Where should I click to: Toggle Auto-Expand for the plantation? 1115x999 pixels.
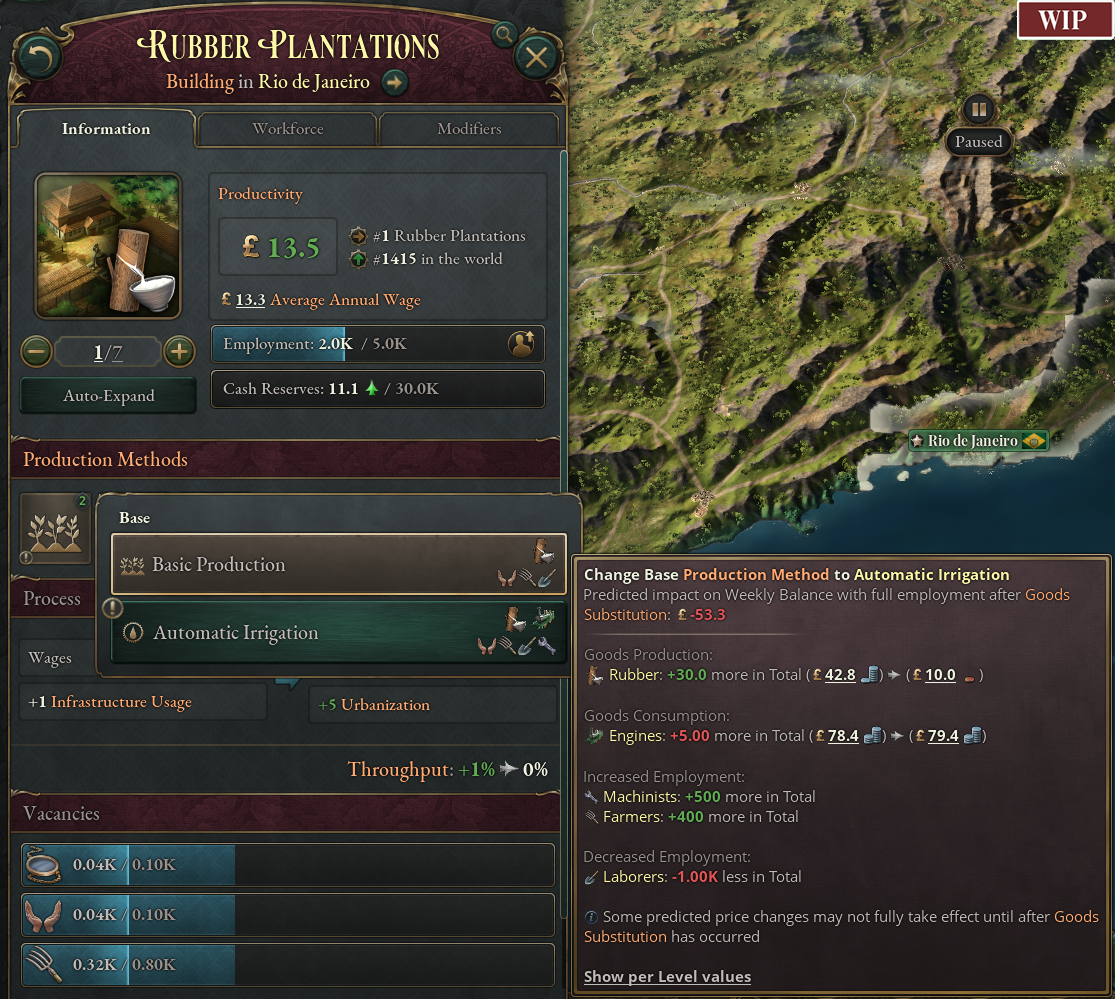coord(109,396)
